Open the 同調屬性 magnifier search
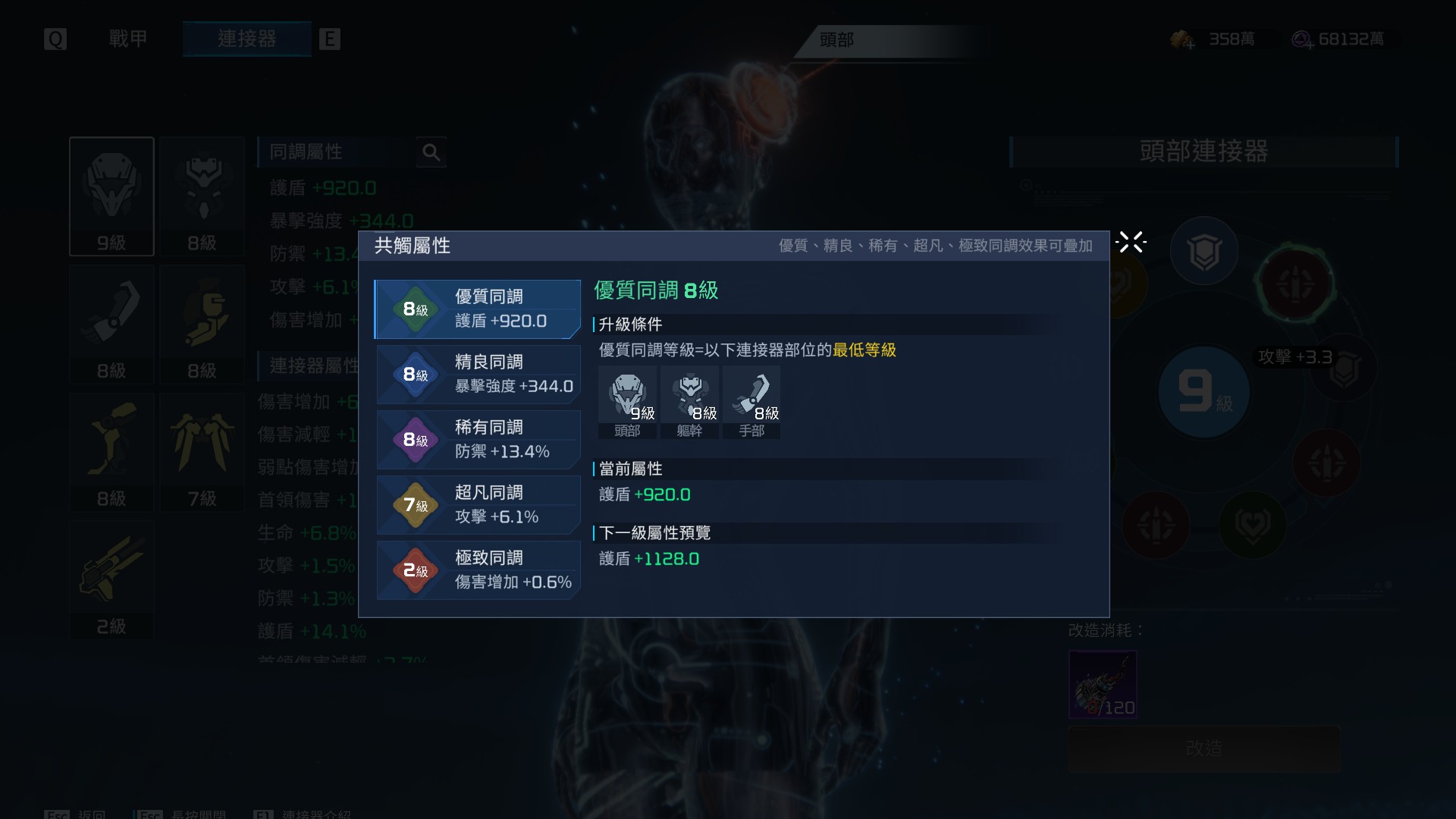Image resolution: width=1456 pixels, height=819 pixels. (x=431, y=152)
